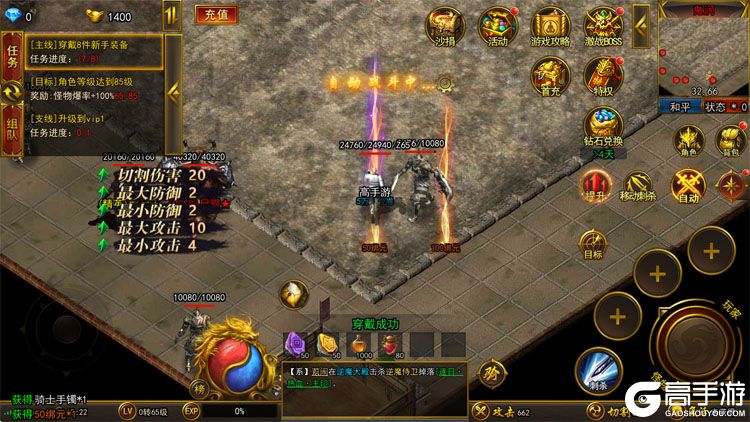Open the 首充 first recharge reward
This screenshot has height=422, width=750.
point(549,75)
